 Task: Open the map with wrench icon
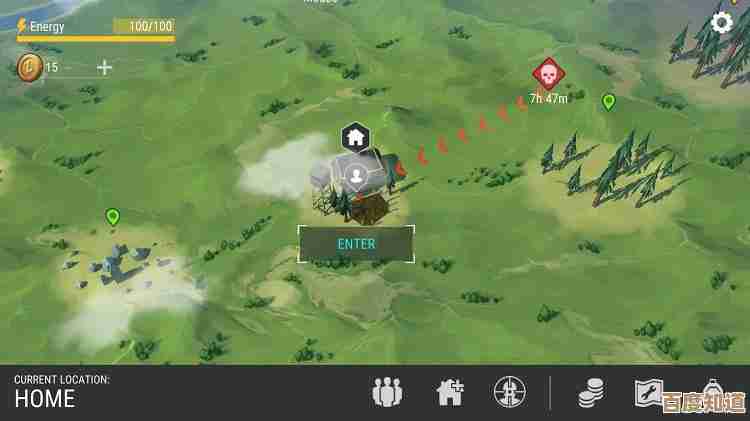648,392
